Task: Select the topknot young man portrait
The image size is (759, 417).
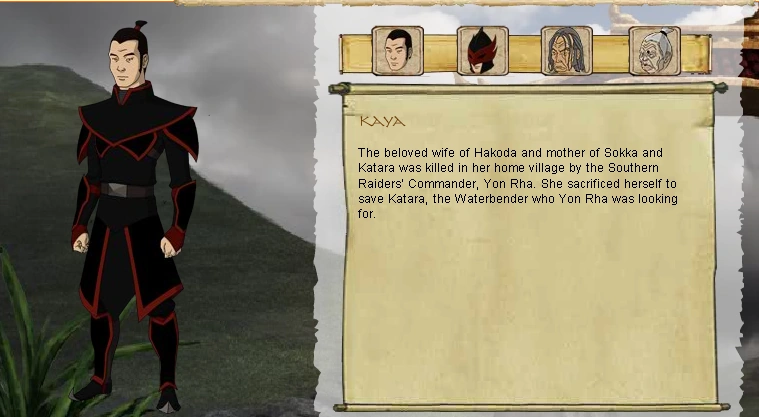Action: point(397,51)
